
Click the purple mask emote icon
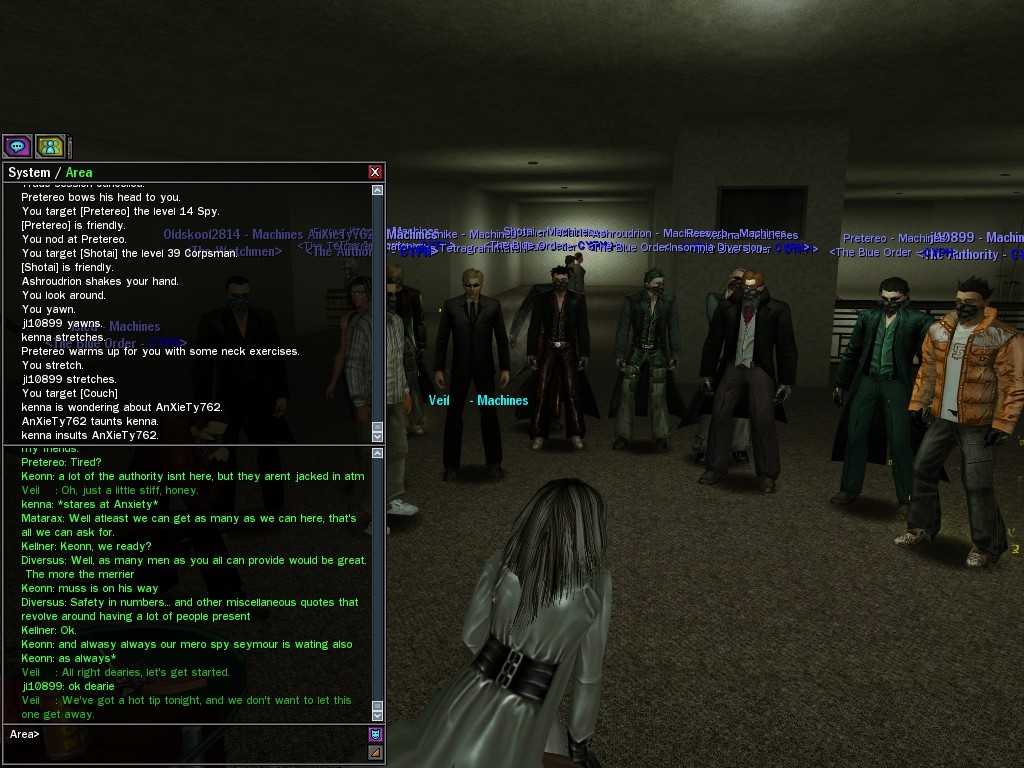[x=376, y=734]
